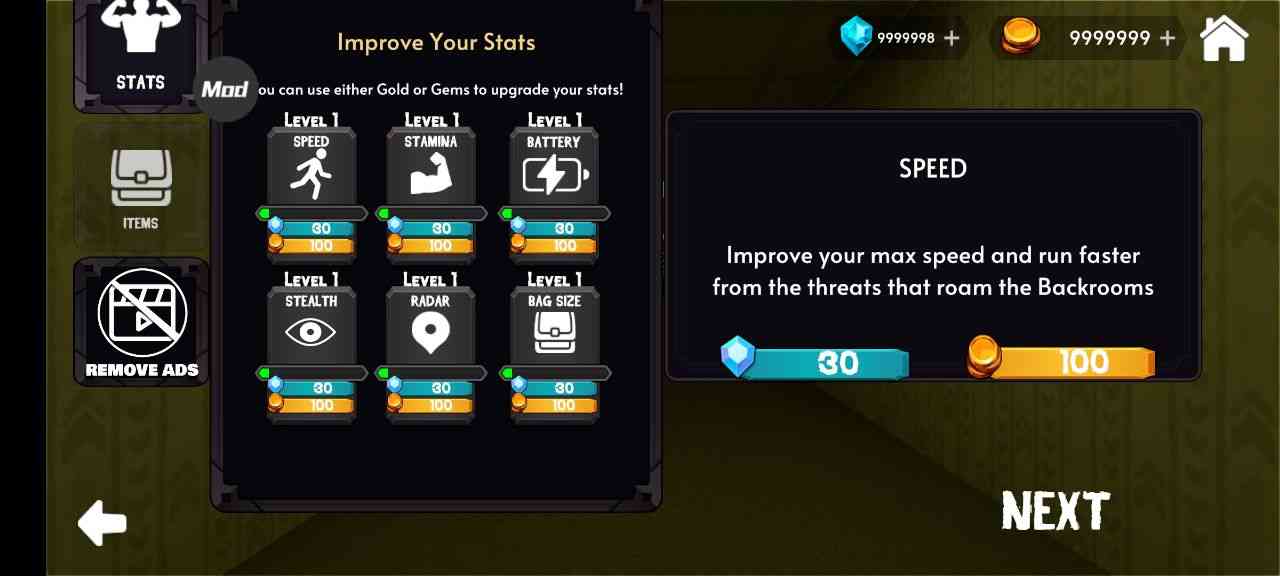The height and width of the screenshot is (576, 1280).
Task: Buy Stamina upgrade with 100 gold
Action: point(438,246)
